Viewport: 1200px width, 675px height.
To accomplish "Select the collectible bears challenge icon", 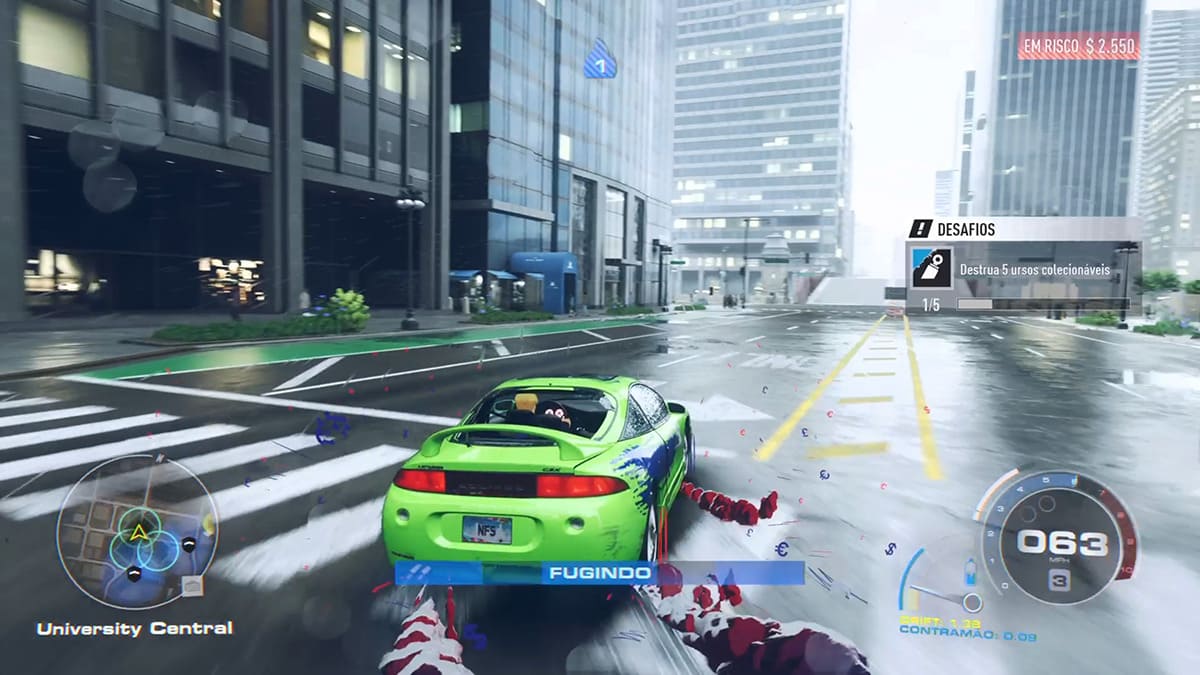I will pos(929,270).
